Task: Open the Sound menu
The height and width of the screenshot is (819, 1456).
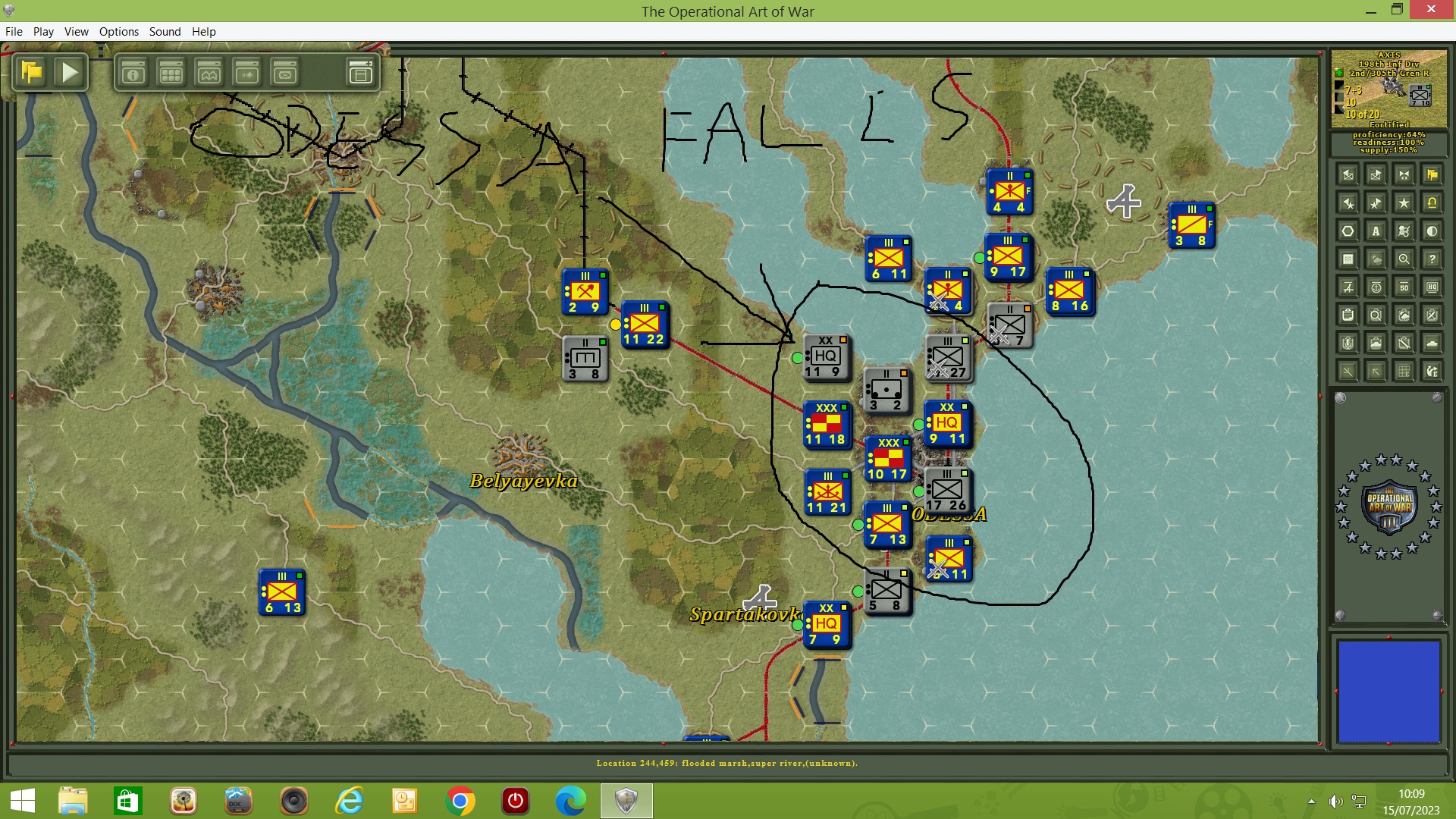Action: (x=165, y=32)
